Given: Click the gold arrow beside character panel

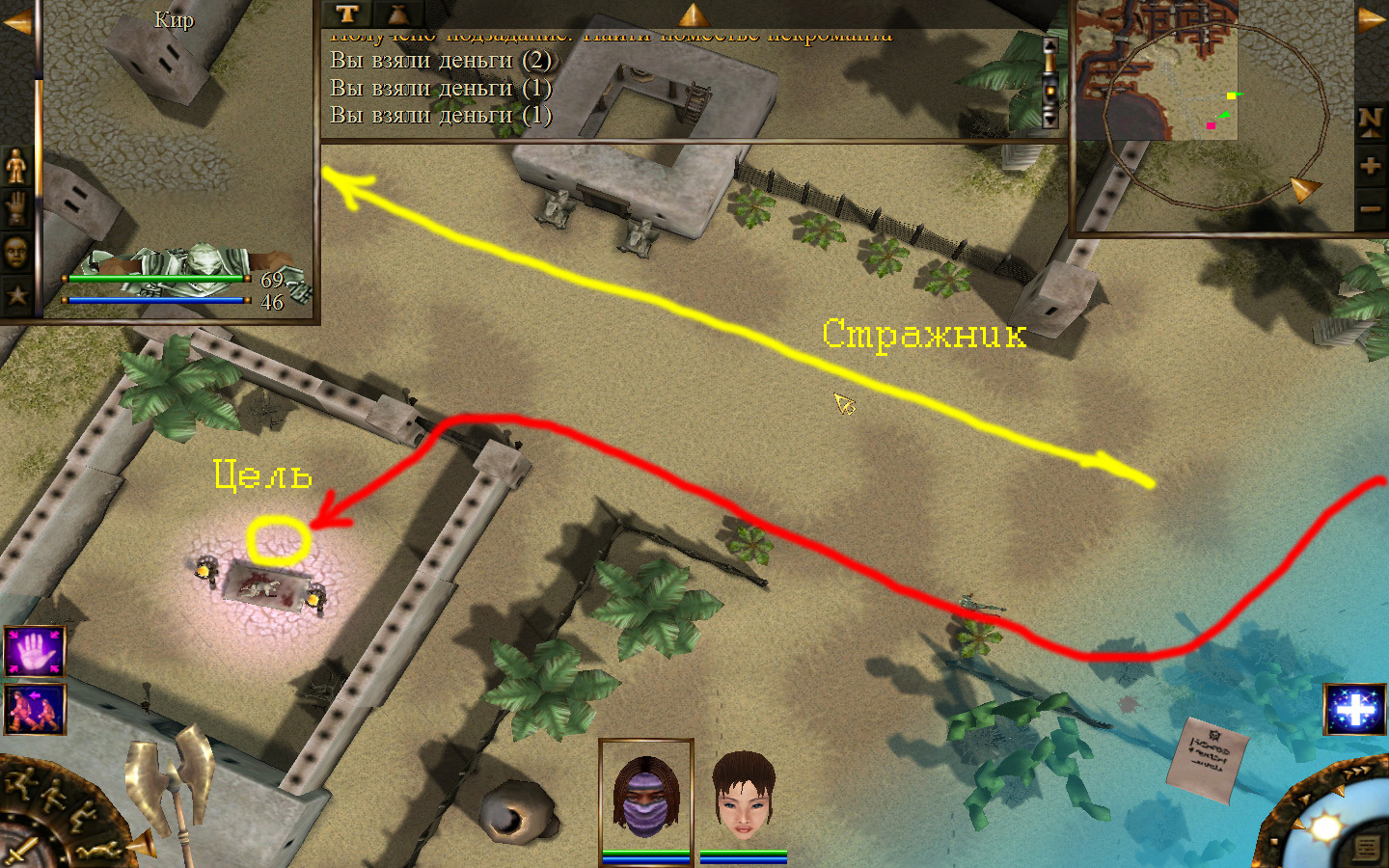Looking at the screenshot, I should click(15, 21).
